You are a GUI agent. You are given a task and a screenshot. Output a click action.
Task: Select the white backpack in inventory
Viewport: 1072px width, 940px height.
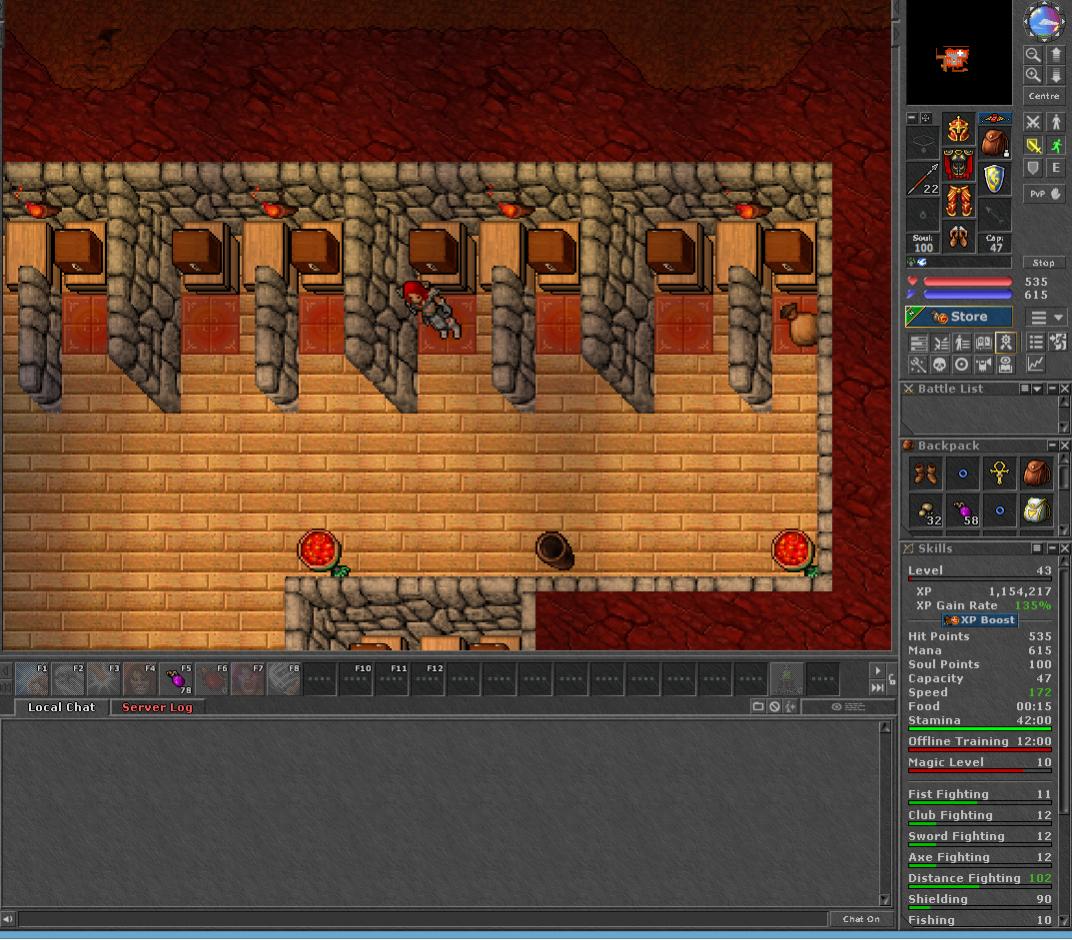(x=1035, y=511)
